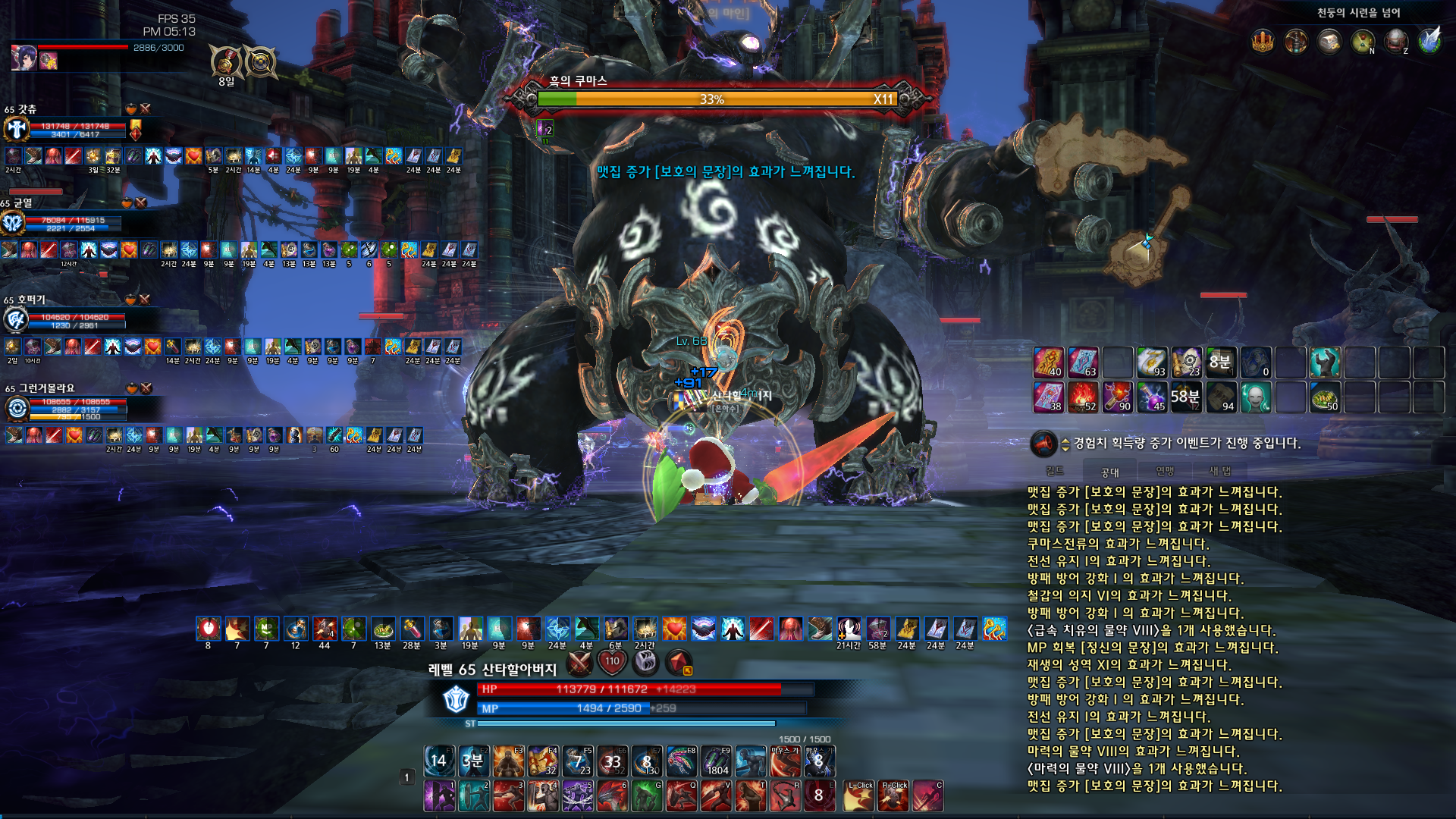Click the stone orb icon marked Z
The image size is (1456, 819).
[1395, 41]
